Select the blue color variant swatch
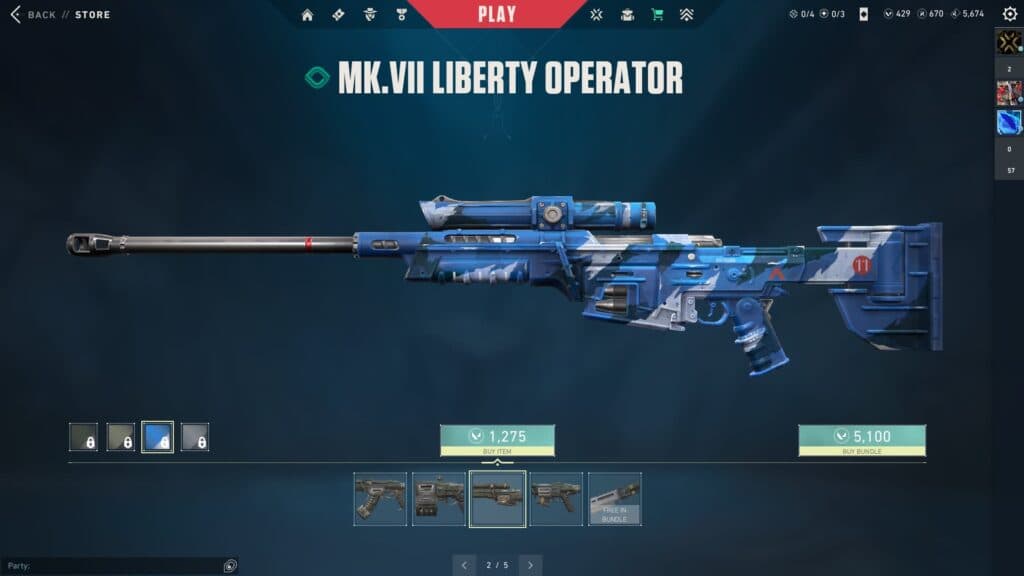 pyautogui.click(x=157, y=437)
